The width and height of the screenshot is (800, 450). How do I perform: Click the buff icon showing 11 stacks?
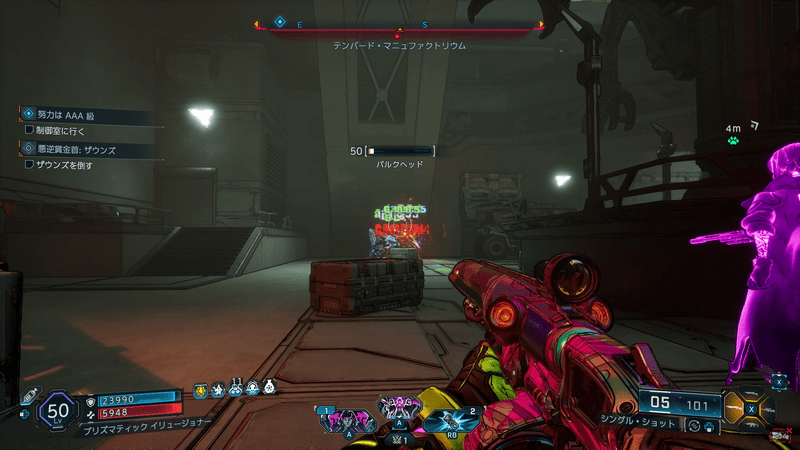point(235,388)
